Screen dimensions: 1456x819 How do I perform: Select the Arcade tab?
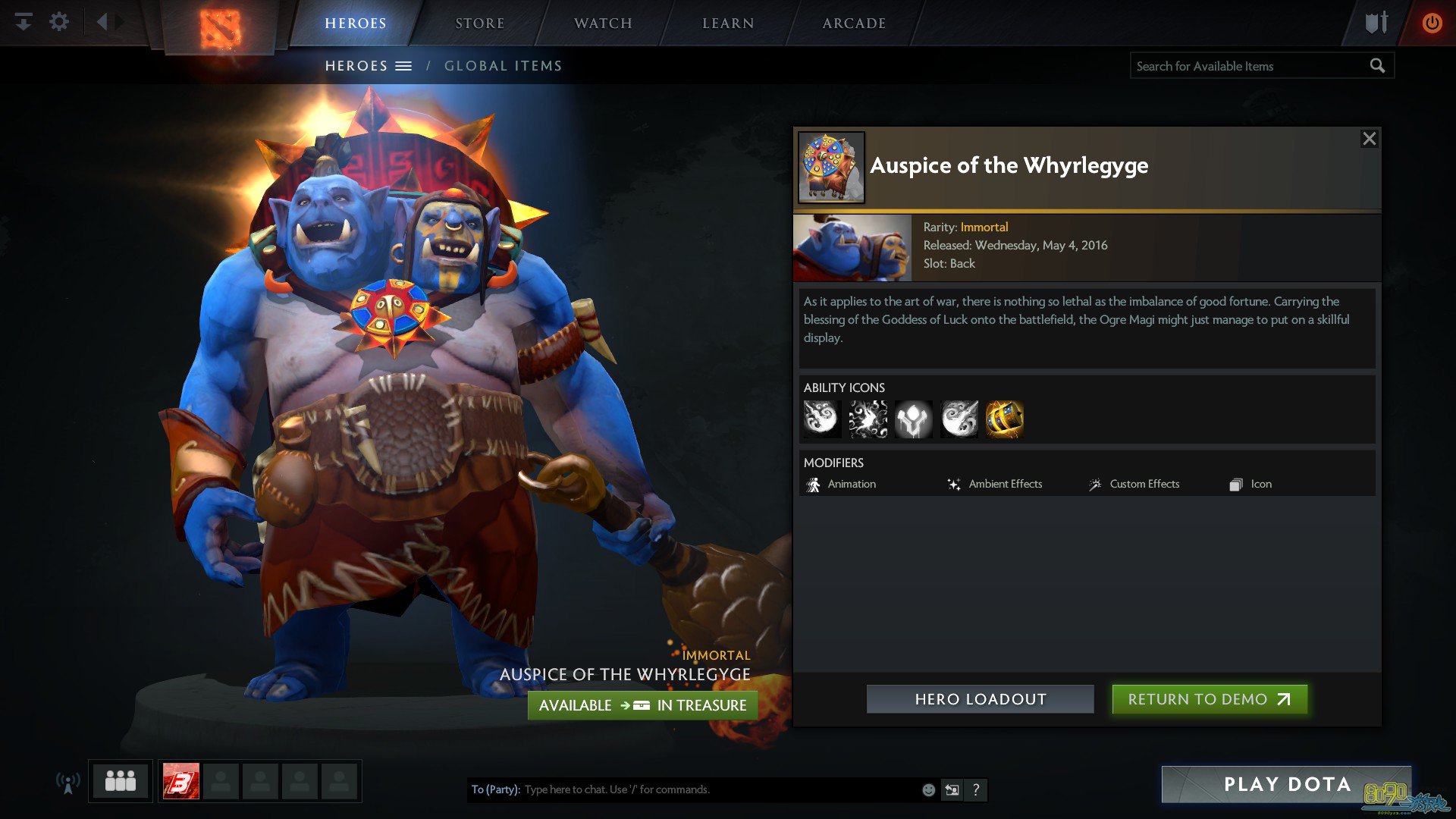[854, 24]
